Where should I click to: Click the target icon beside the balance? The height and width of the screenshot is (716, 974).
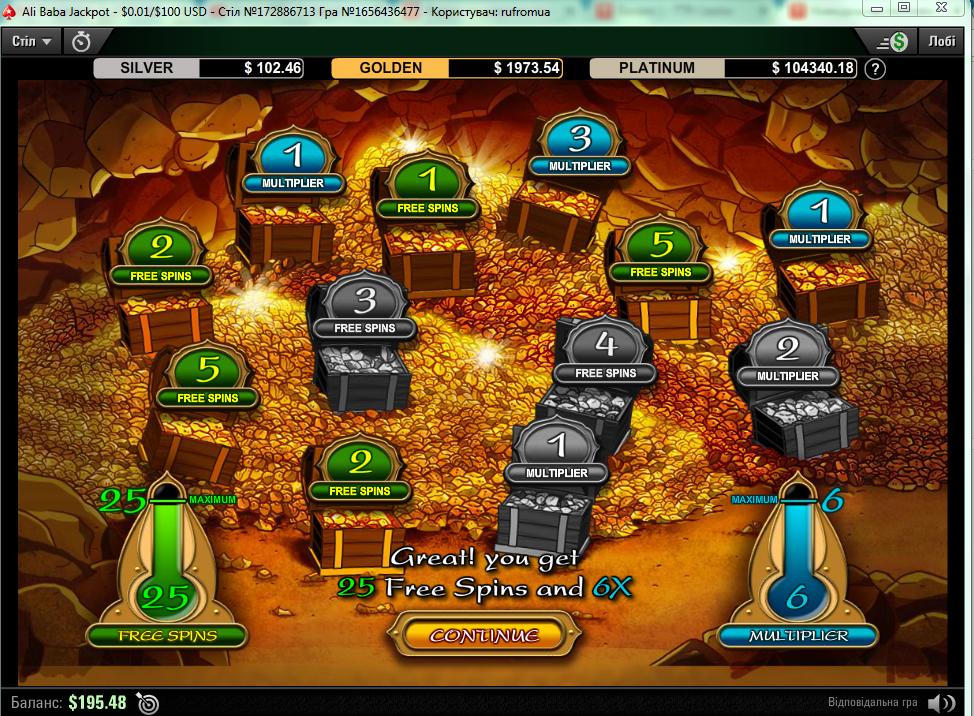pos(148,702)
